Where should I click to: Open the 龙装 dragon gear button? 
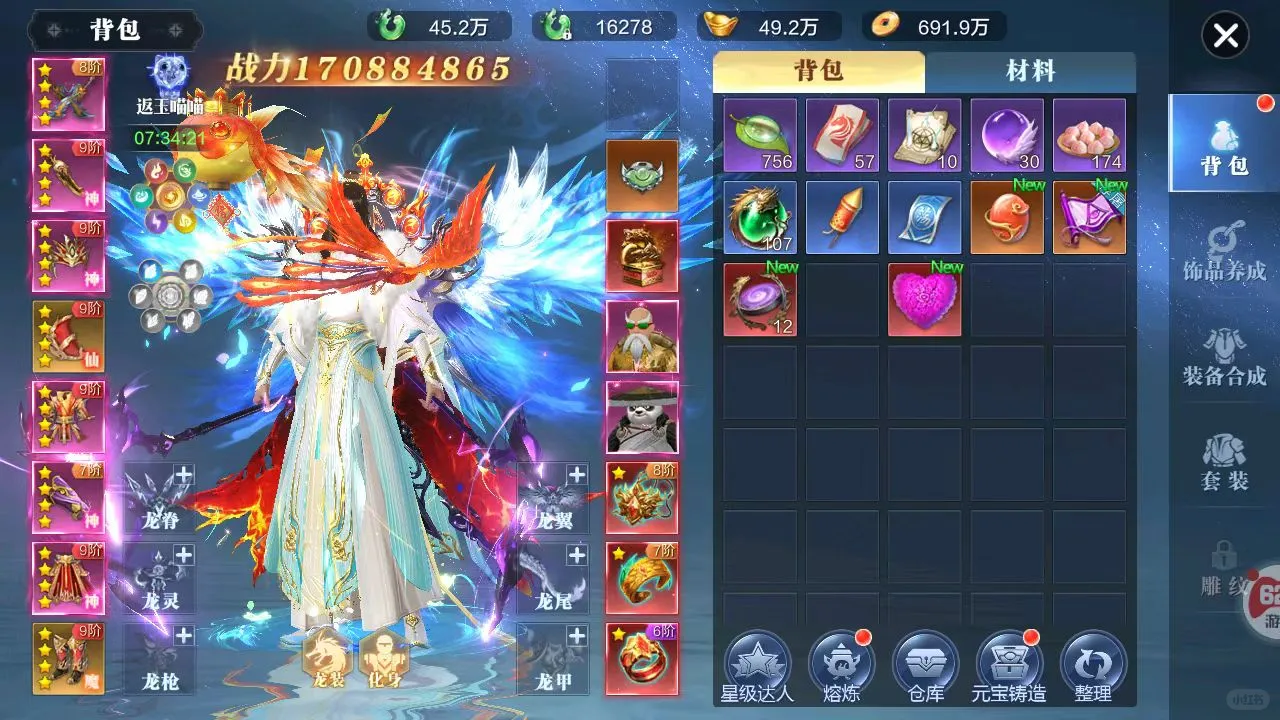[x=326, y=659]
